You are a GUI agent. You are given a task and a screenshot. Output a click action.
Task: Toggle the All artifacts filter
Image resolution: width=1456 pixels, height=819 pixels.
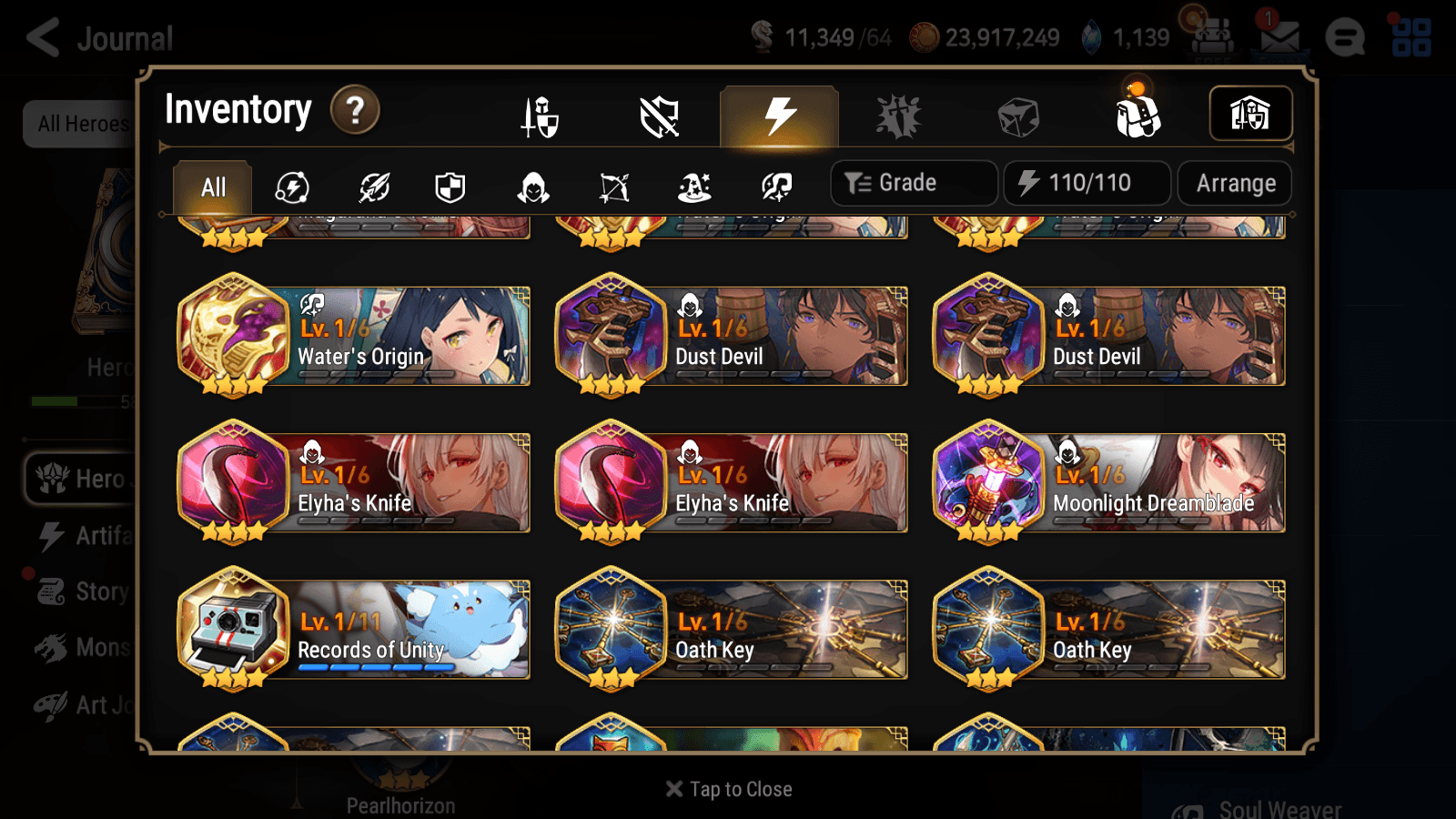coord(212,187)
